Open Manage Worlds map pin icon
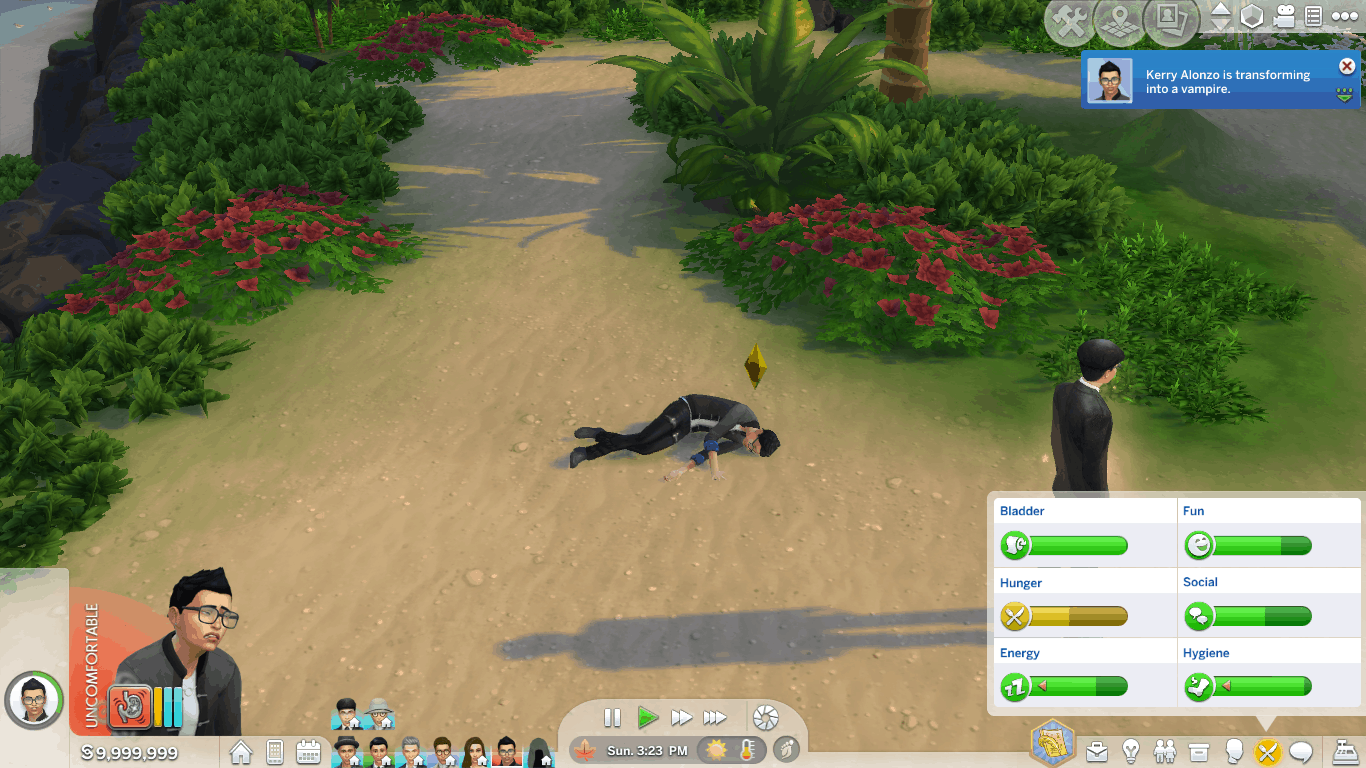 coord(1120,22)
